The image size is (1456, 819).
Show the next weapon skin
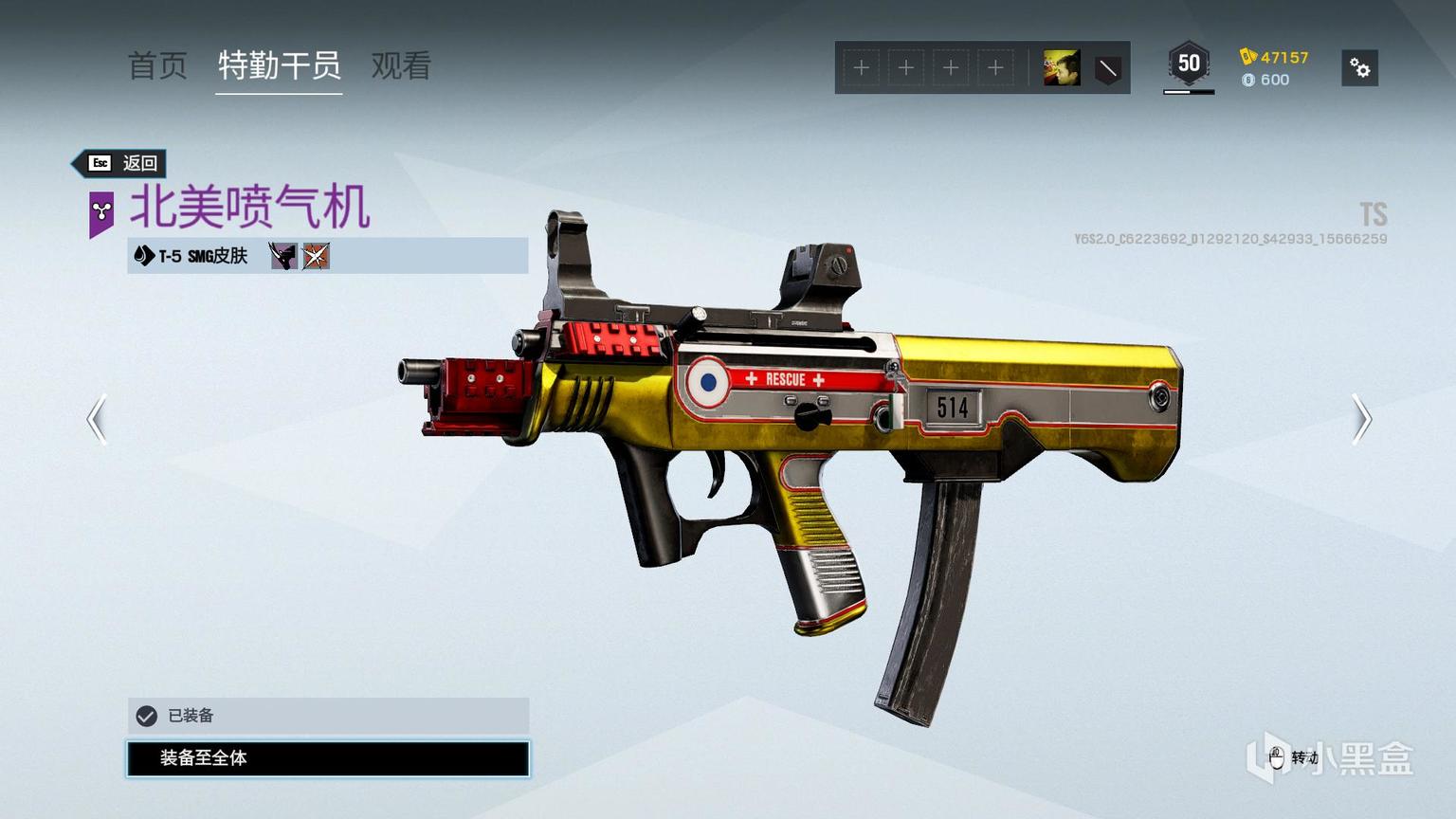1361,418
